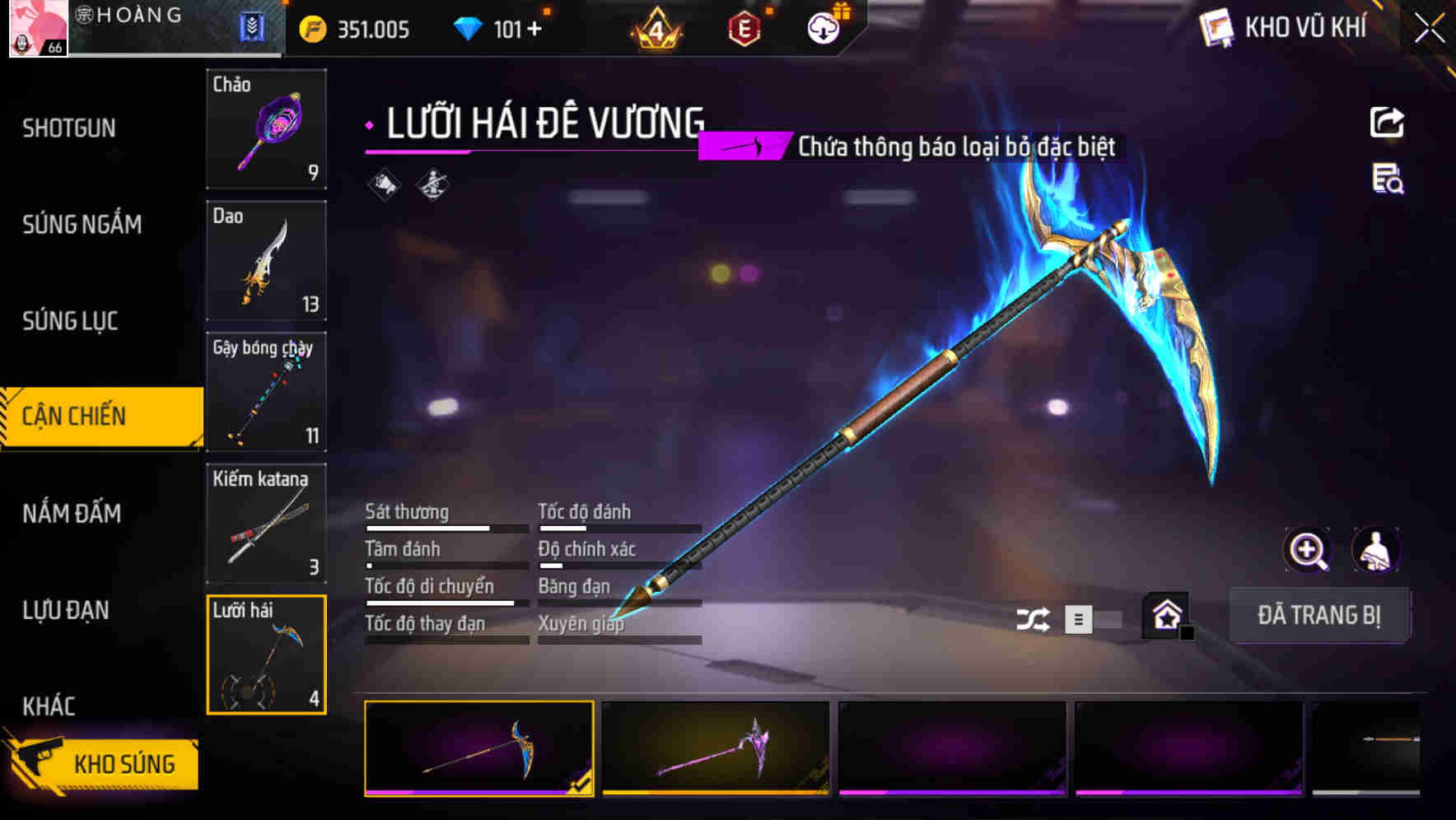This screenshot has height=820, width=1456.
Task: Switch to the SHOTGUN category
Action: click(70, 128)
